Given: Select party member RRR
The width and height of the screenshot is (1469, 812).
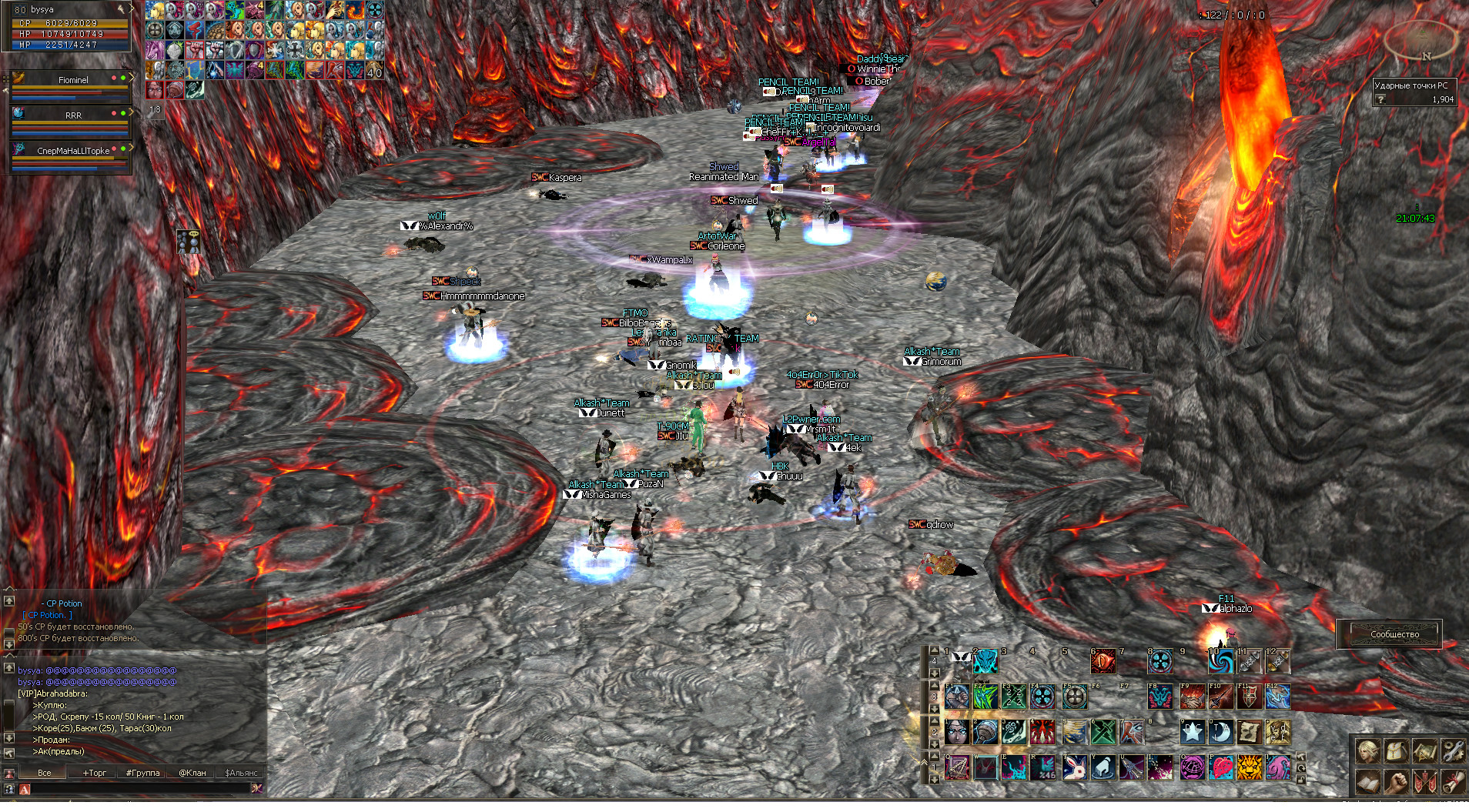Looking at the screenshot, I should [73, 115].
